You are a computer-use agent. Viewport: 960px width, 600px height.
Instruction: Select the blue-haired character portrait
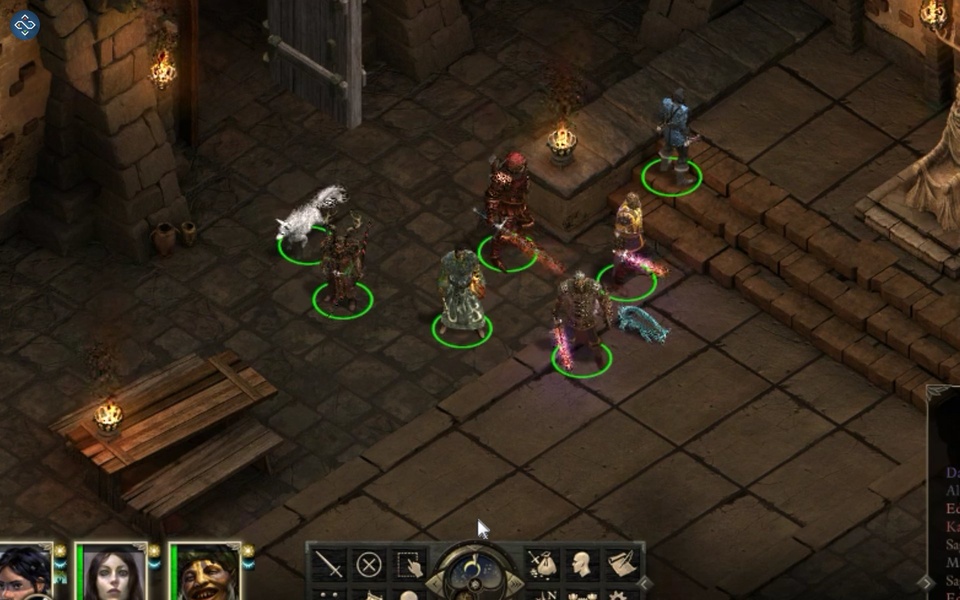[24, 574]
